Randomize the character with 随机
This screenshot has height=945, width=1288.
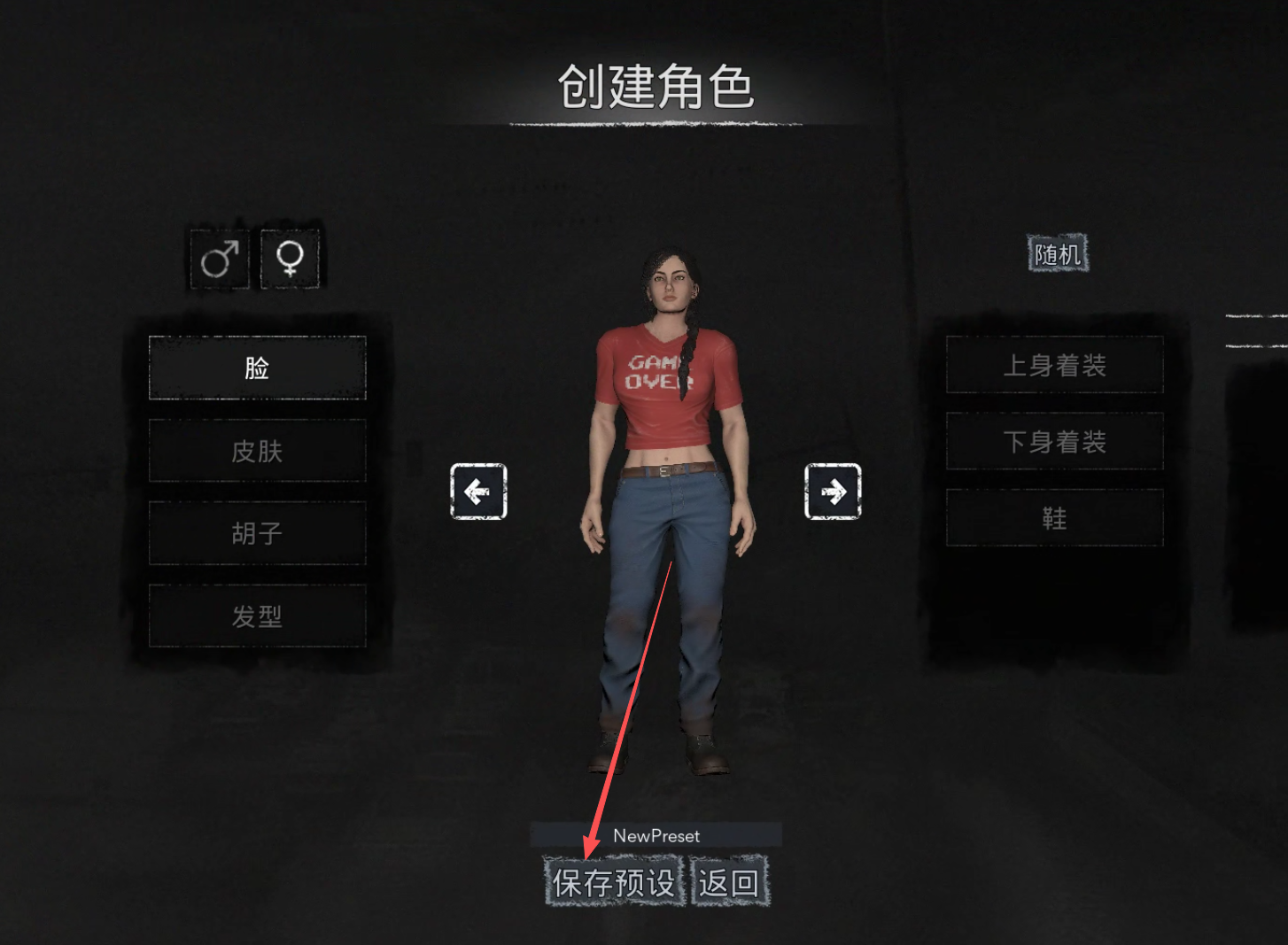pyautogui.click(x=1057, y=254)
